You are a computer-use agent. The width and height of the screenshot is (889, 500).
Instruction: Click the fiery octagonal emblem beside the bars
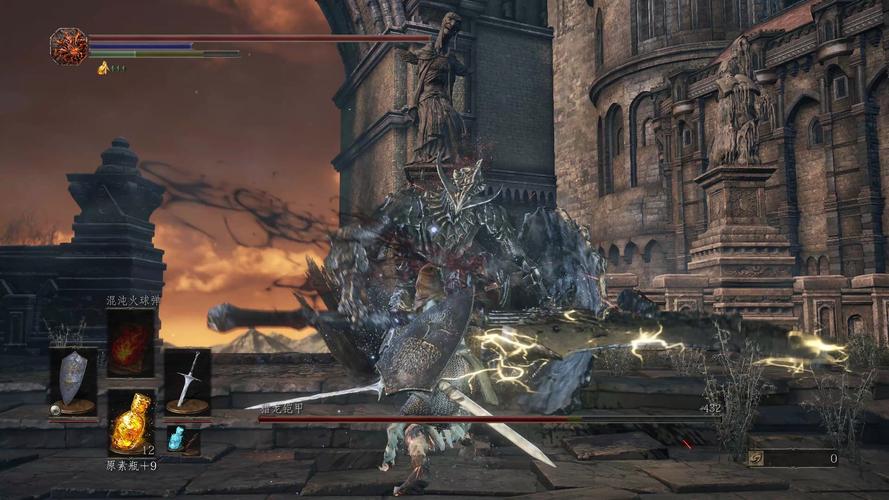pos(69,46)
